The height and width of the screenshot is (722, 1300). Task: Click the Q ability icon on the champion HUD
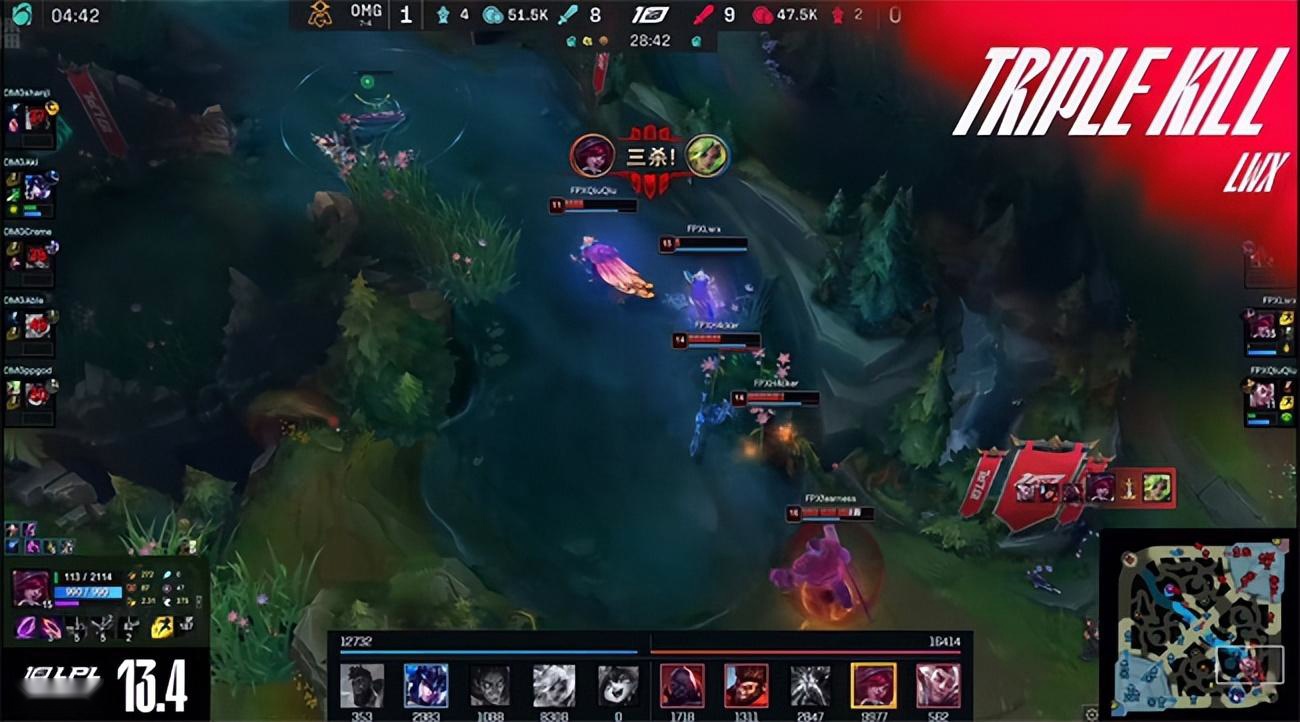click(x=24, y=628)
